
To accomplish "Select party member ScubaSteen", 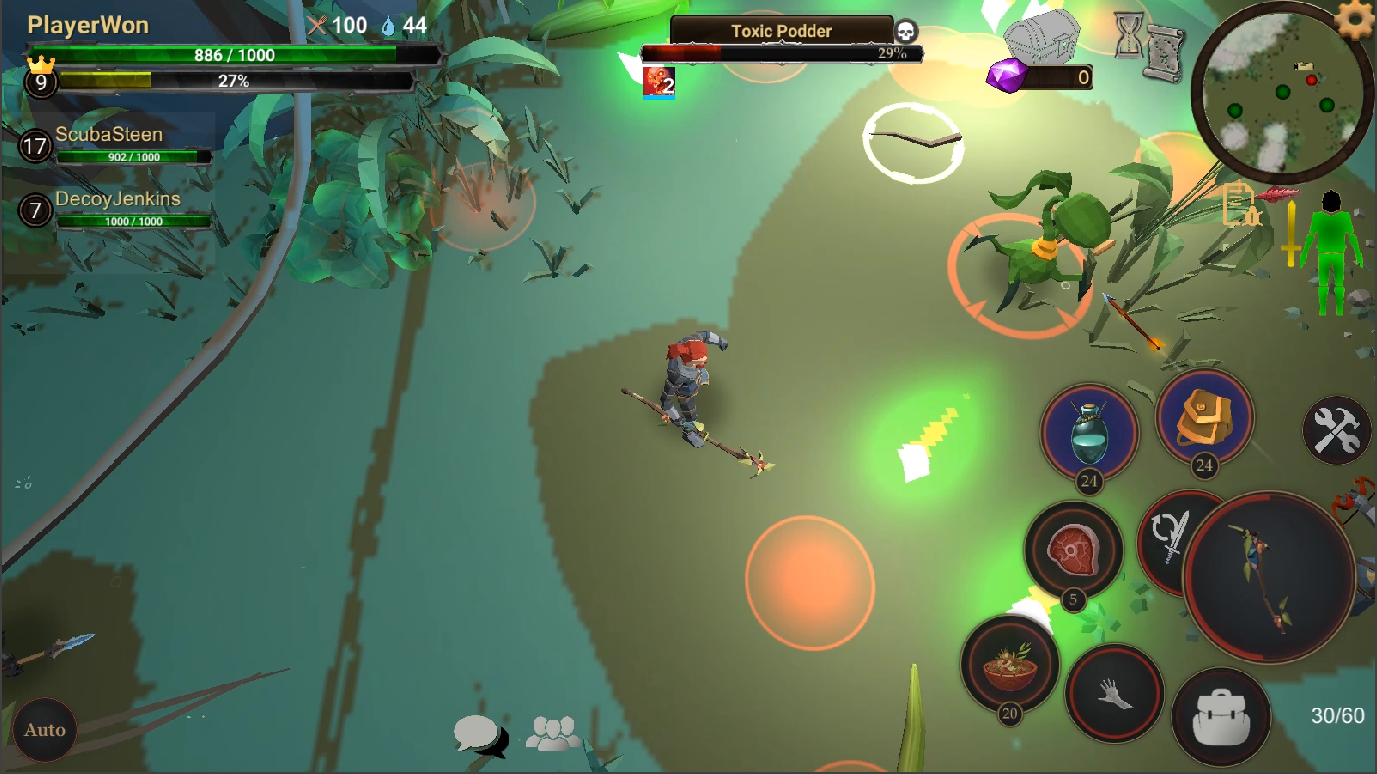I will click(x=110, y=143).
